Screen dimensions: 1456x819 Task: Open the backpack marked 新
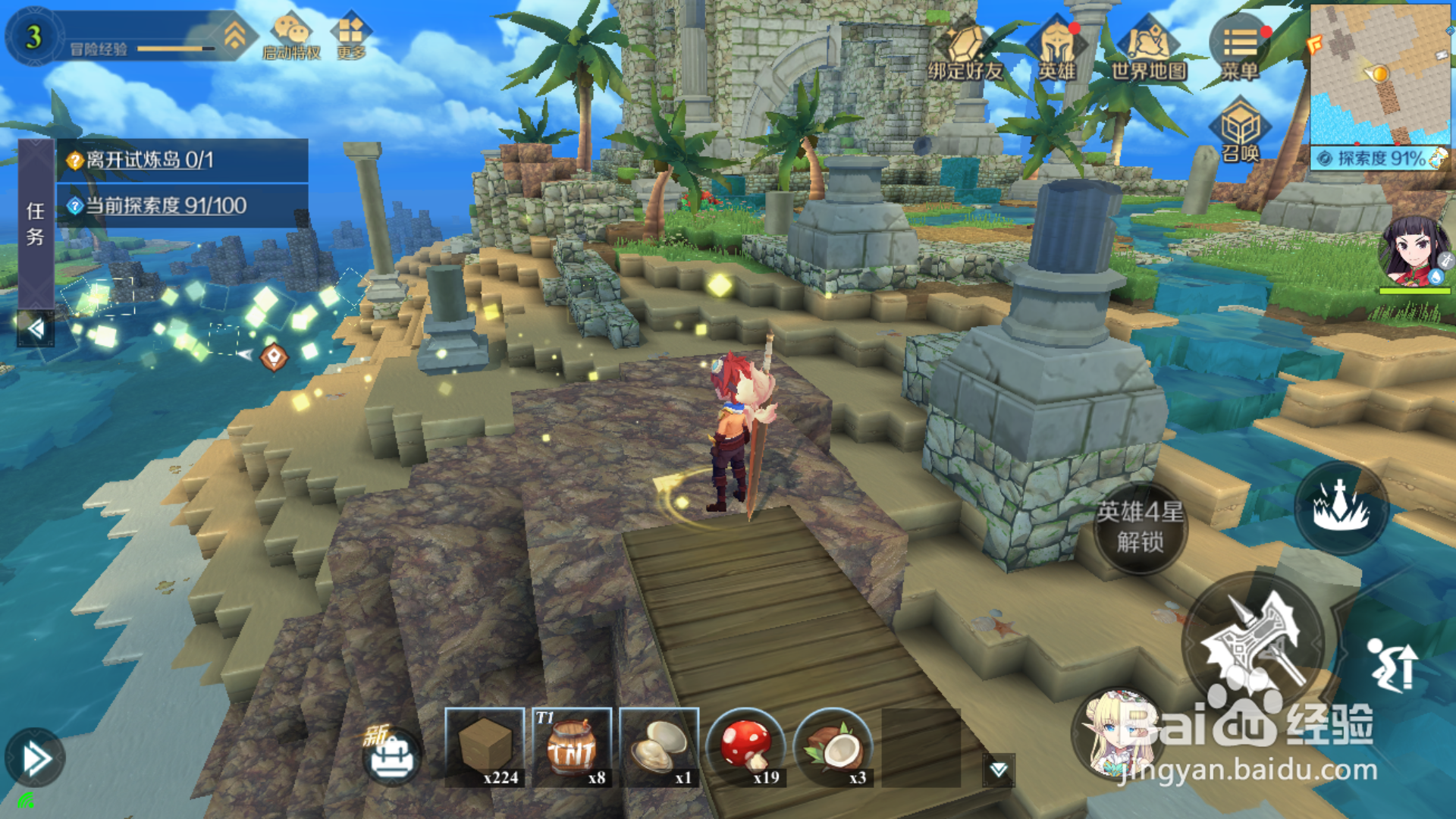391,755
